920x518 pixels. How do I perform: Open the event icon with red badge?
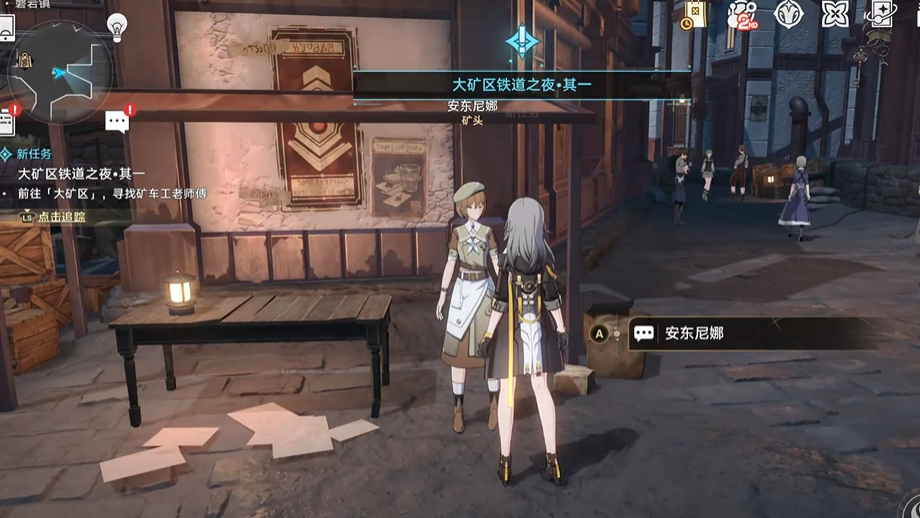pos(743,15)
